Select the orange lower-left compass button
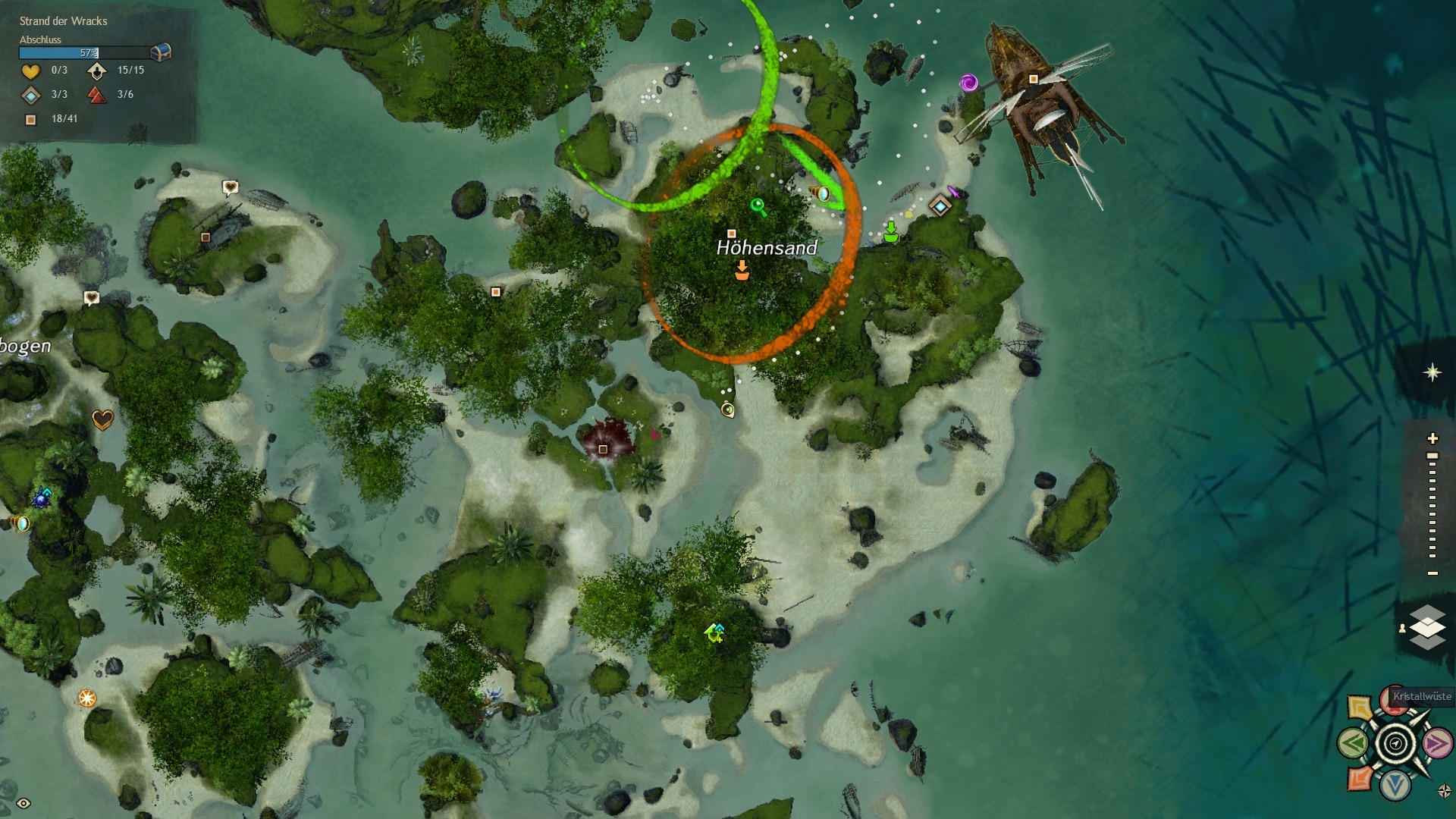The image size is (1456, 819). (1360, 778)
